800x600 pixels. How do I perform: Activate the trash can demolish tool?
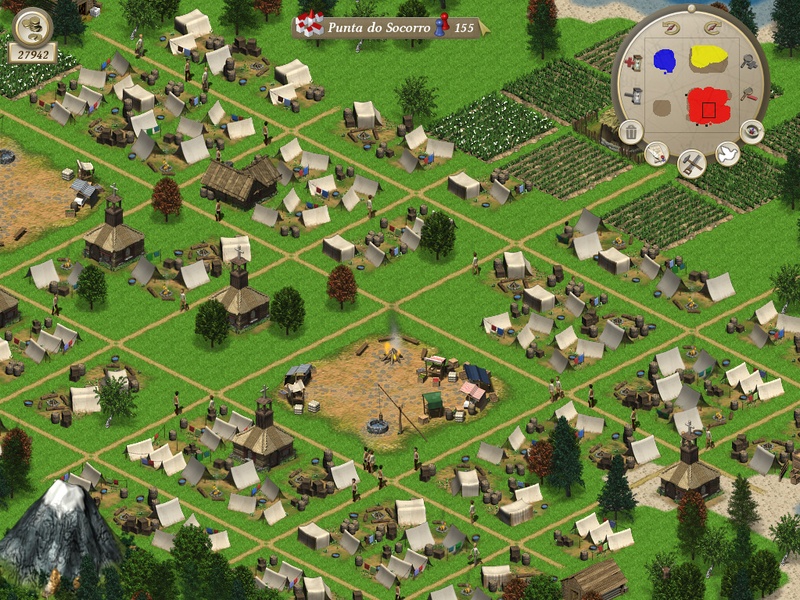coord(631,131)
